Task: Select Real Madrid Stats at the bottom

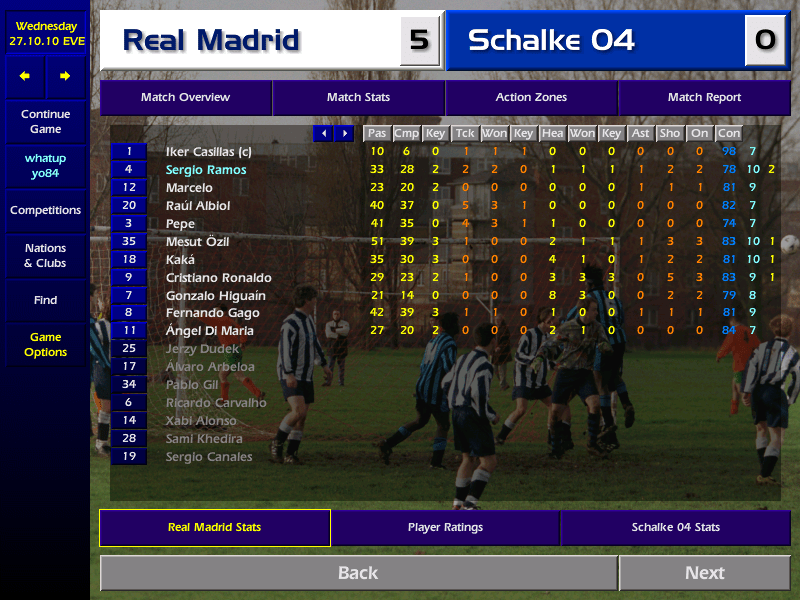Action: 214,528
